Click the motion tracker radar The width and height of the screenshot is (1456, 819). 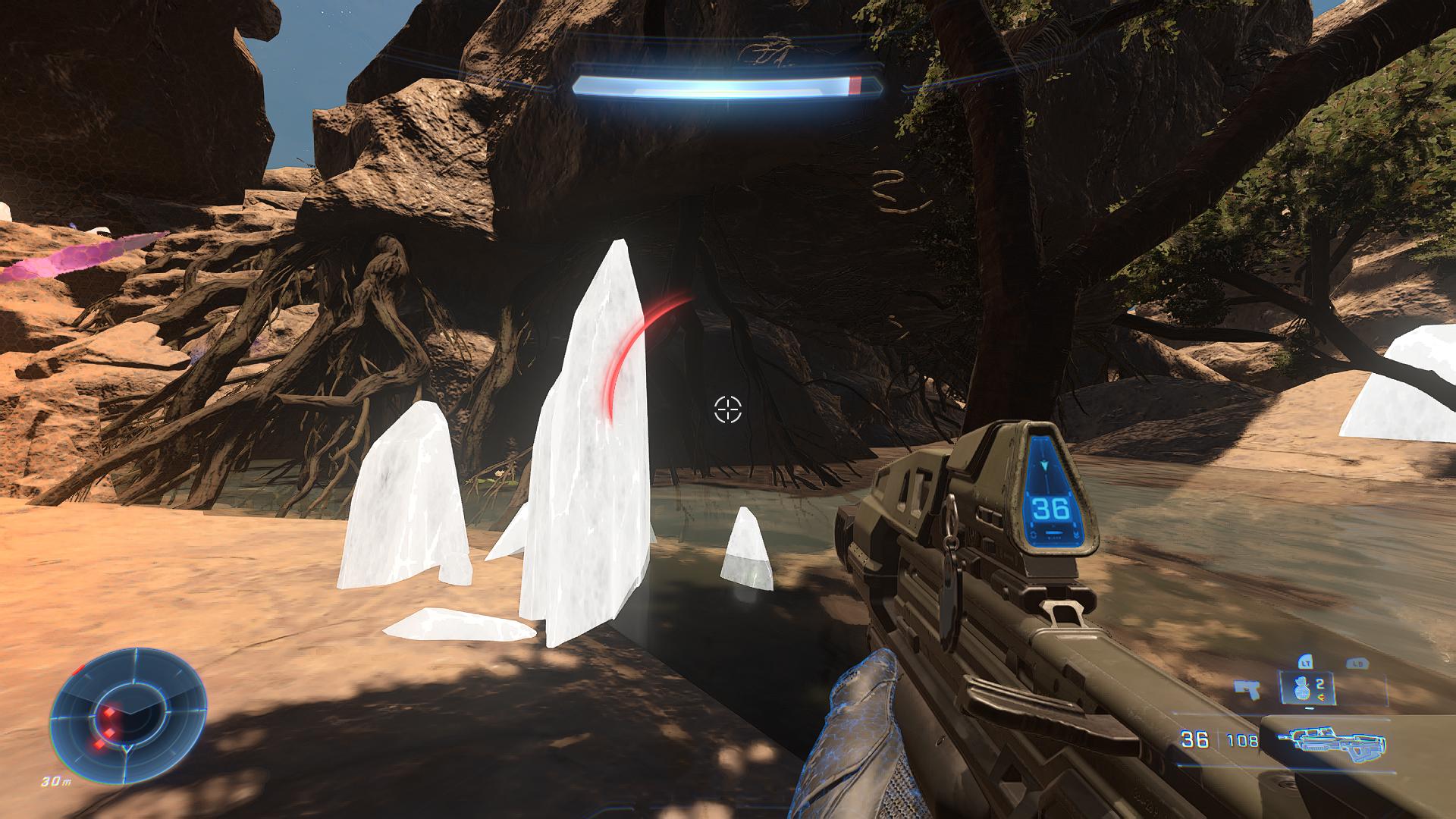tap(128, 713)
